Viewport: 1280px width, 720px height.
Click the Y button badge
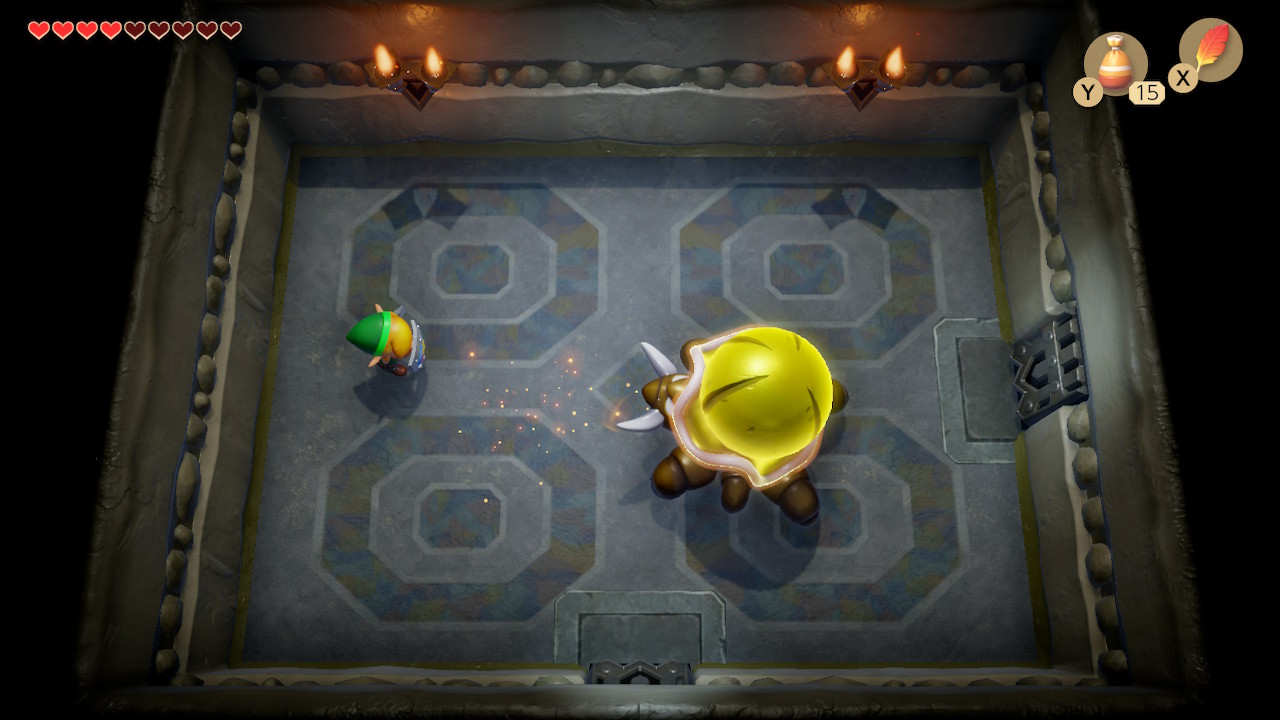coord(1087,92)
